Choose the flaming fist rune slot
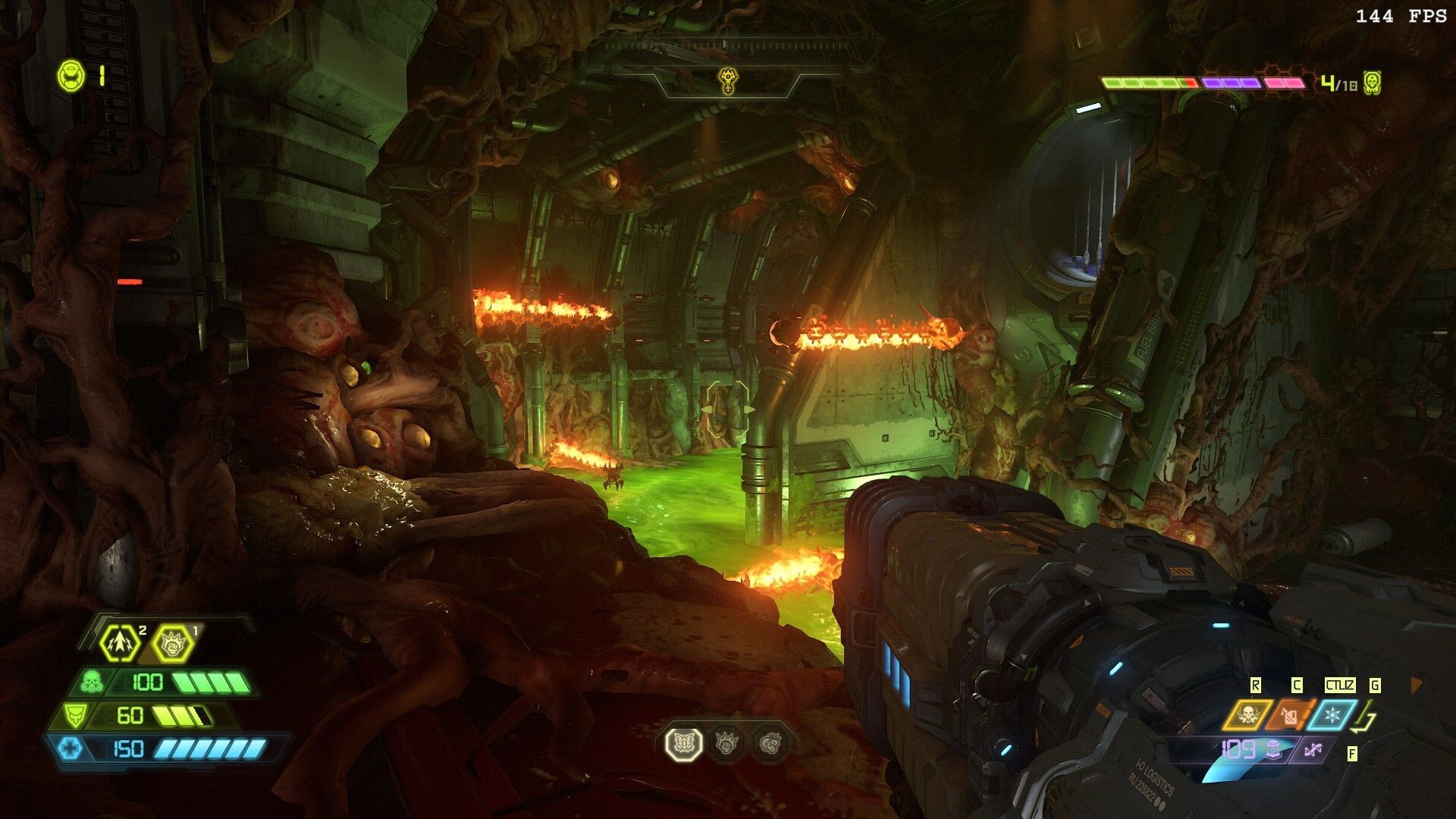This screenshot has height=819, width=1456. [x=727, y=743]
